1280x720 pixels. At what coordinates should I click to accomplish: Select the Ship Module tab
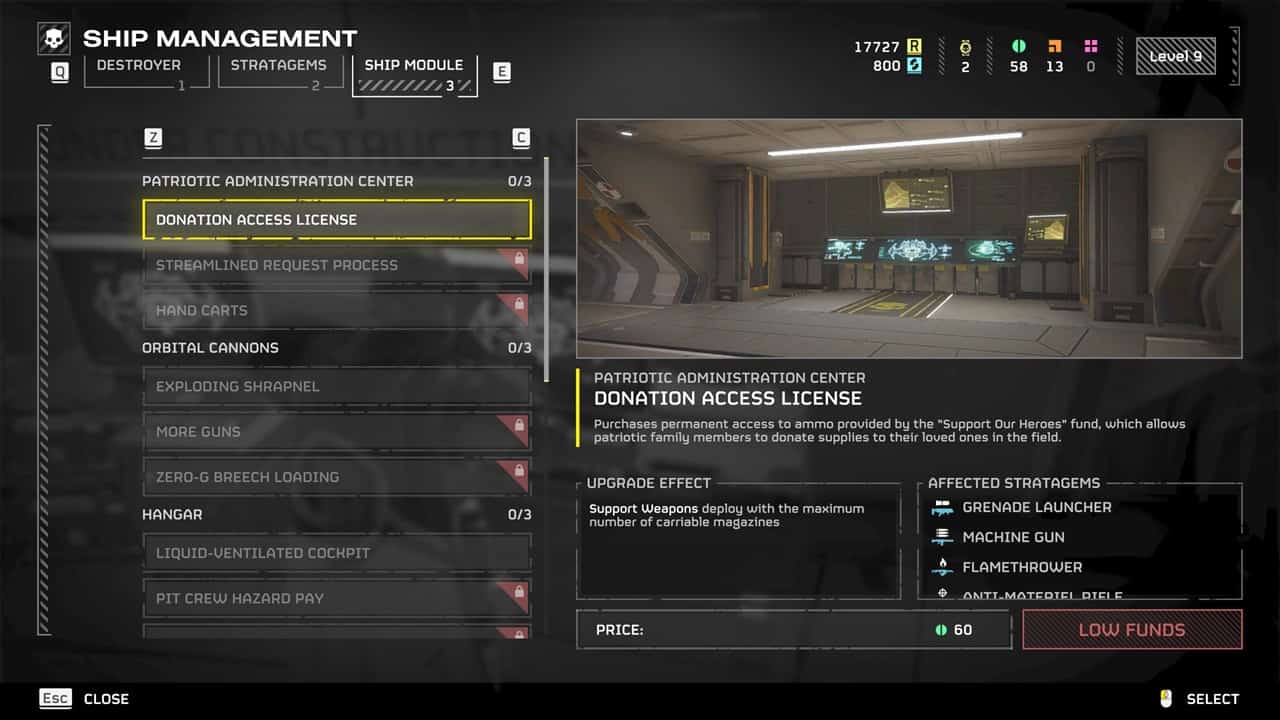click(x=414, y=66)
